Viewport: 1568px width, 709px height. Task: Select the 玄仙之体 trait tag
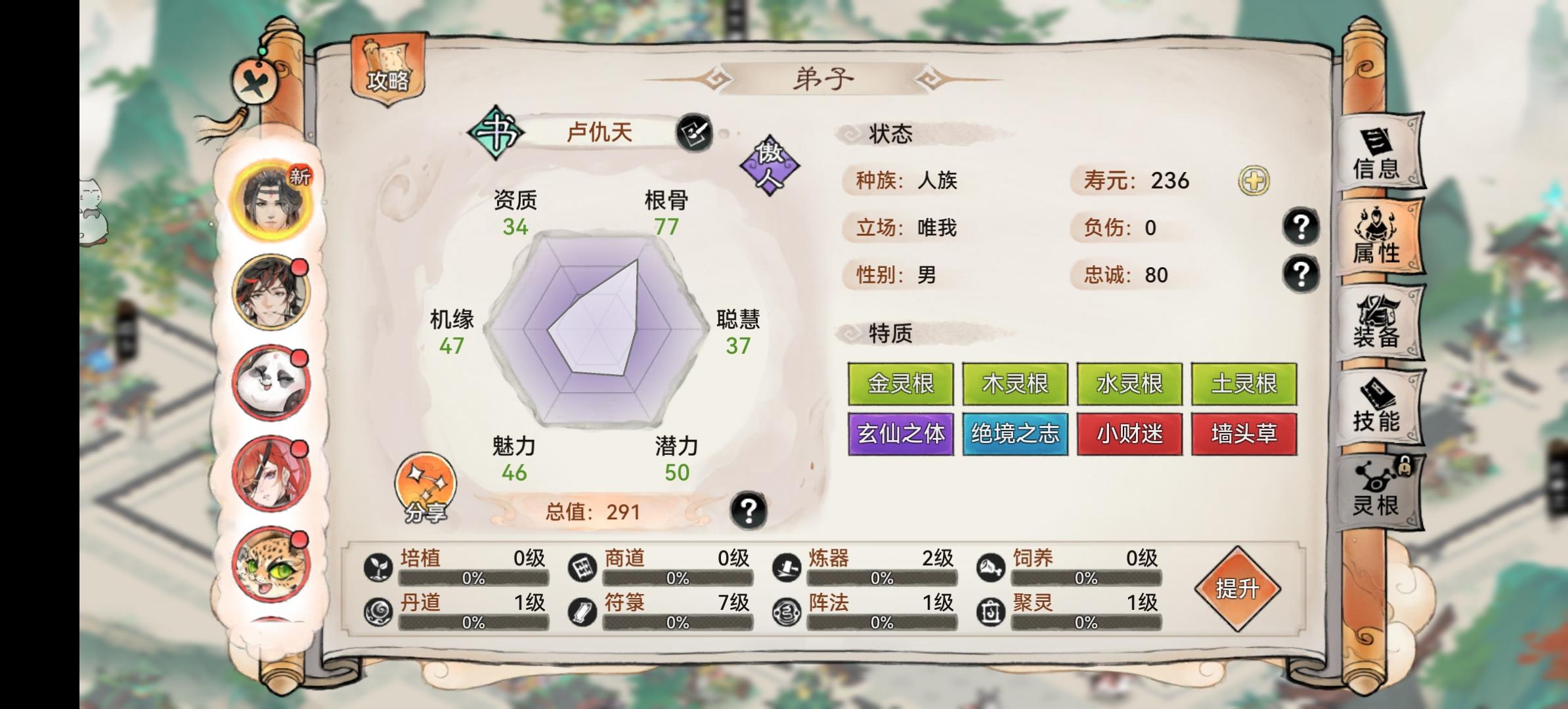click(x=900, y=433)
